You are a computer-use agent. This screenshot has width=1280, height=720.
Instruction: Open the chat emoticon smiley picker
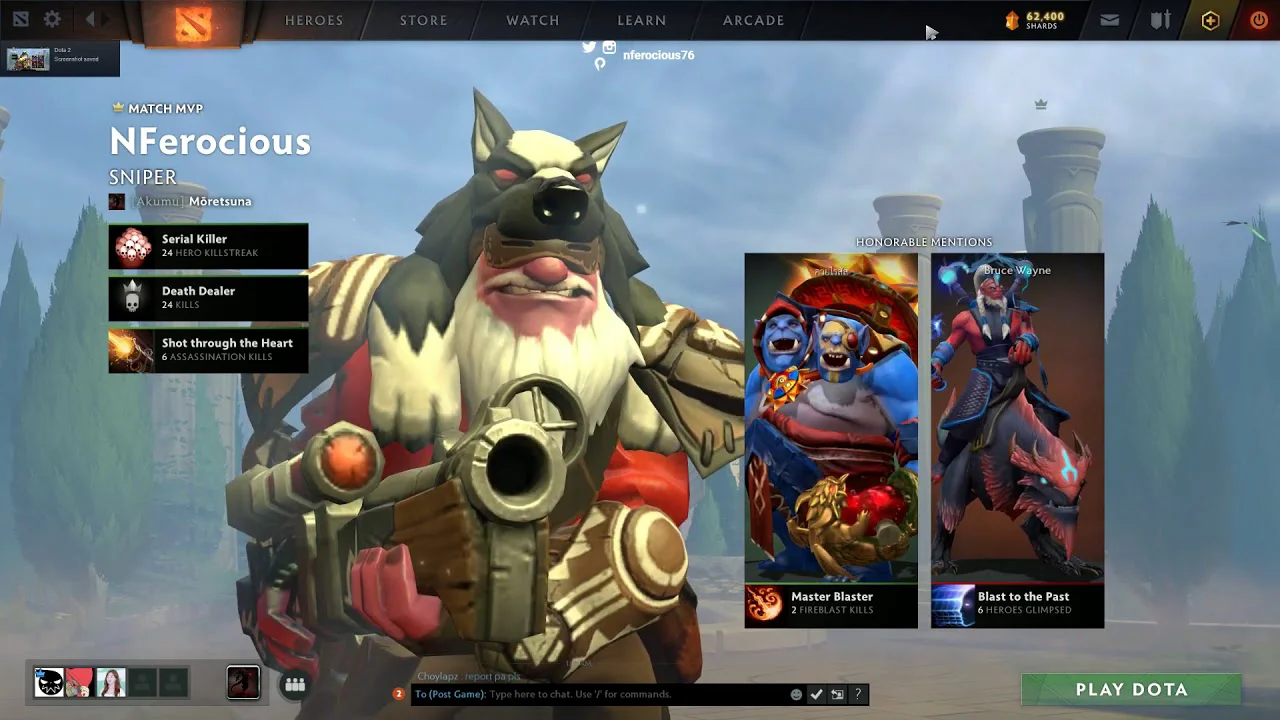(x=796, y=694)
